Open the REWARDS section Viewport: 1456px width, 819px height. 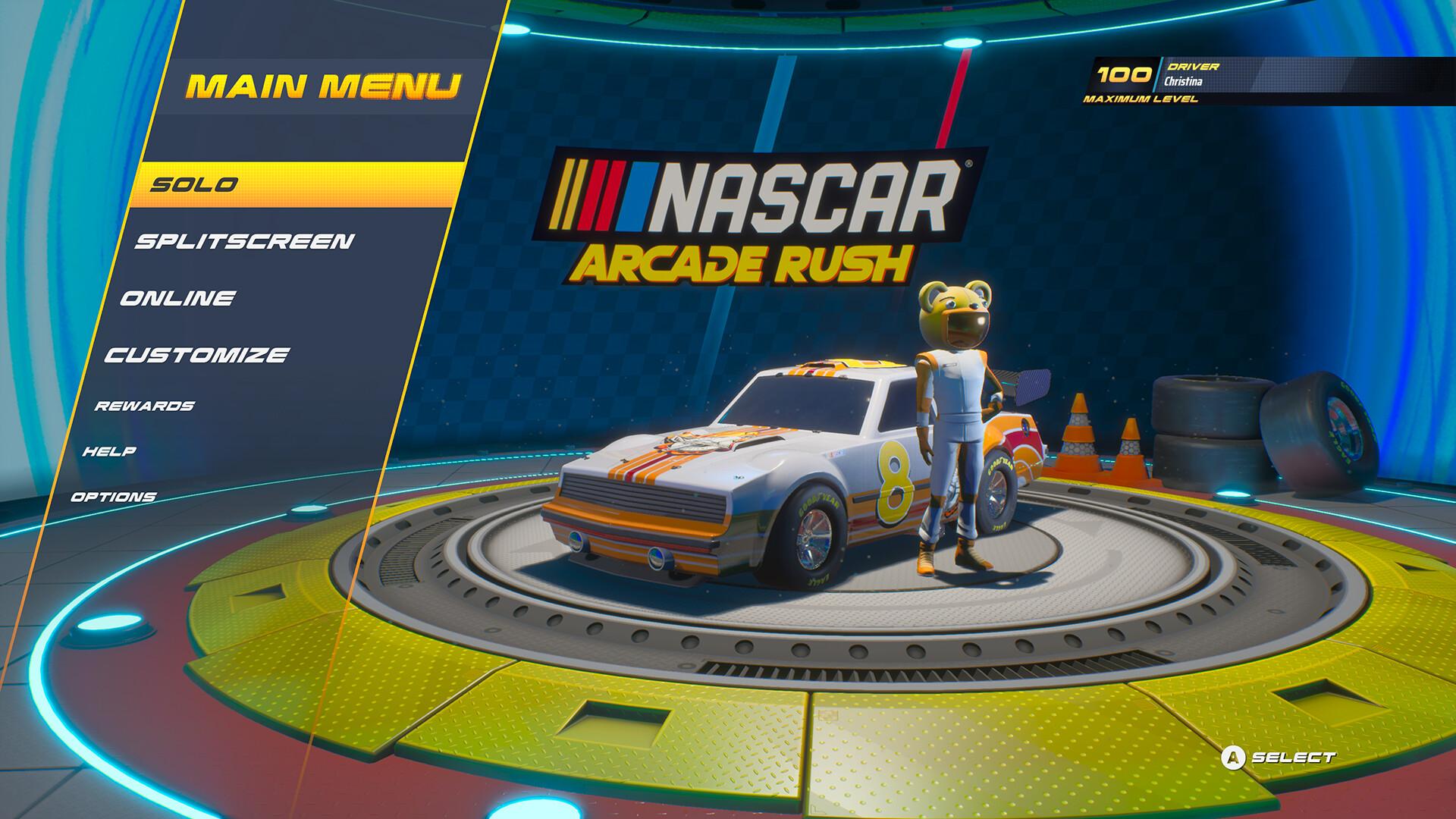point(144,406)
